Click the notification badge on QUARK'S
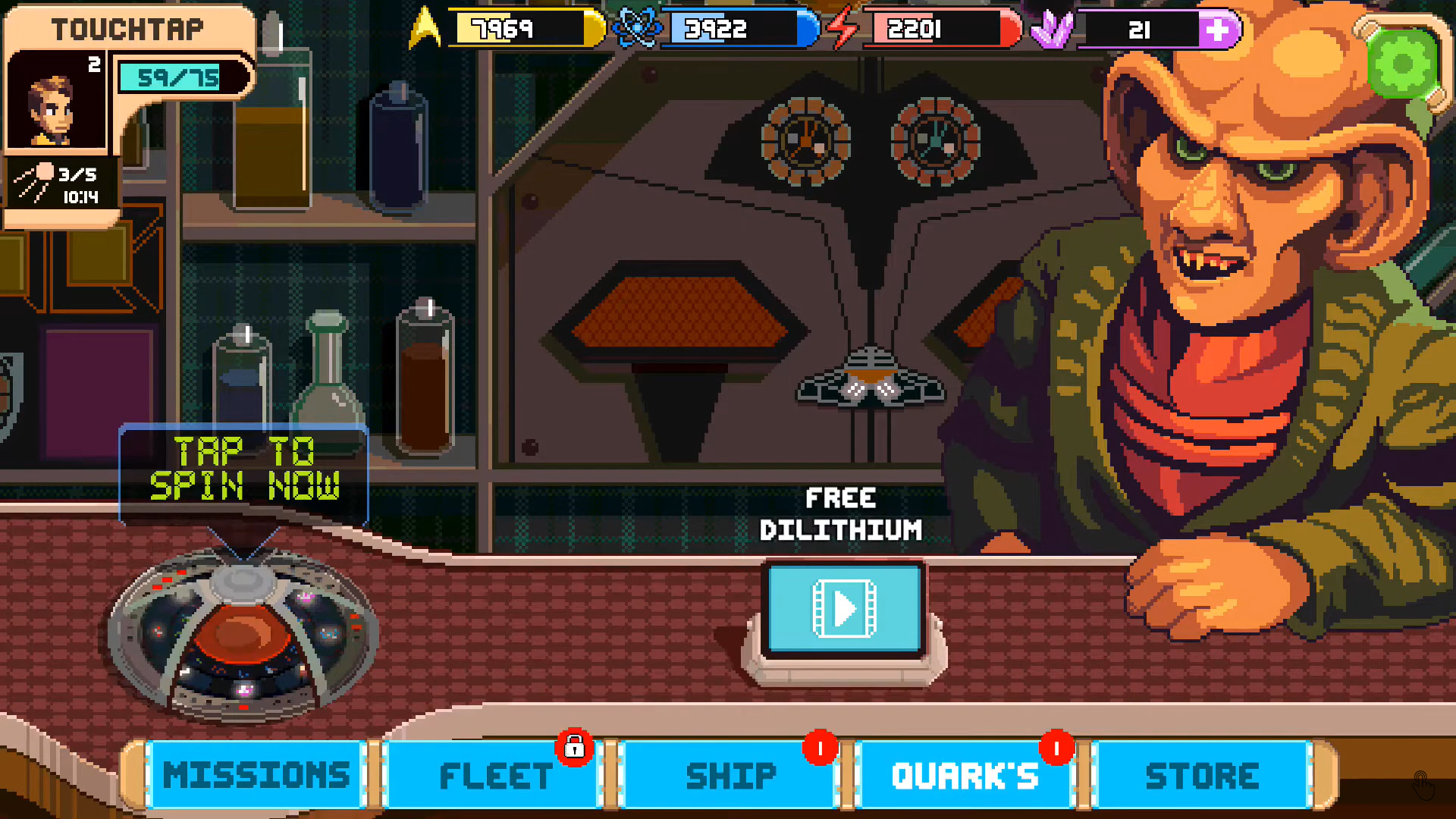This screenshot has height=819, width=1456. 1055,747
